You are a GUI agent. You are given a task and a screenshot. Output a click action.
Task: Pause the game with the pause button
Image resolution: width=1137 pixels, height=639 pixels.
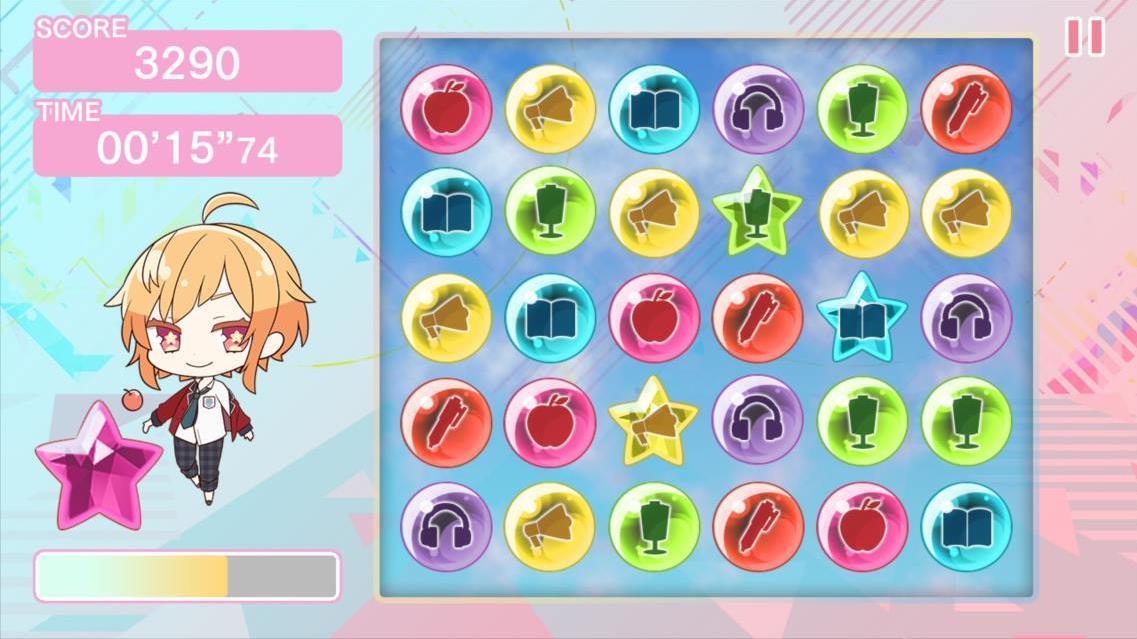pyautogui.click(x=1085, y=37)
